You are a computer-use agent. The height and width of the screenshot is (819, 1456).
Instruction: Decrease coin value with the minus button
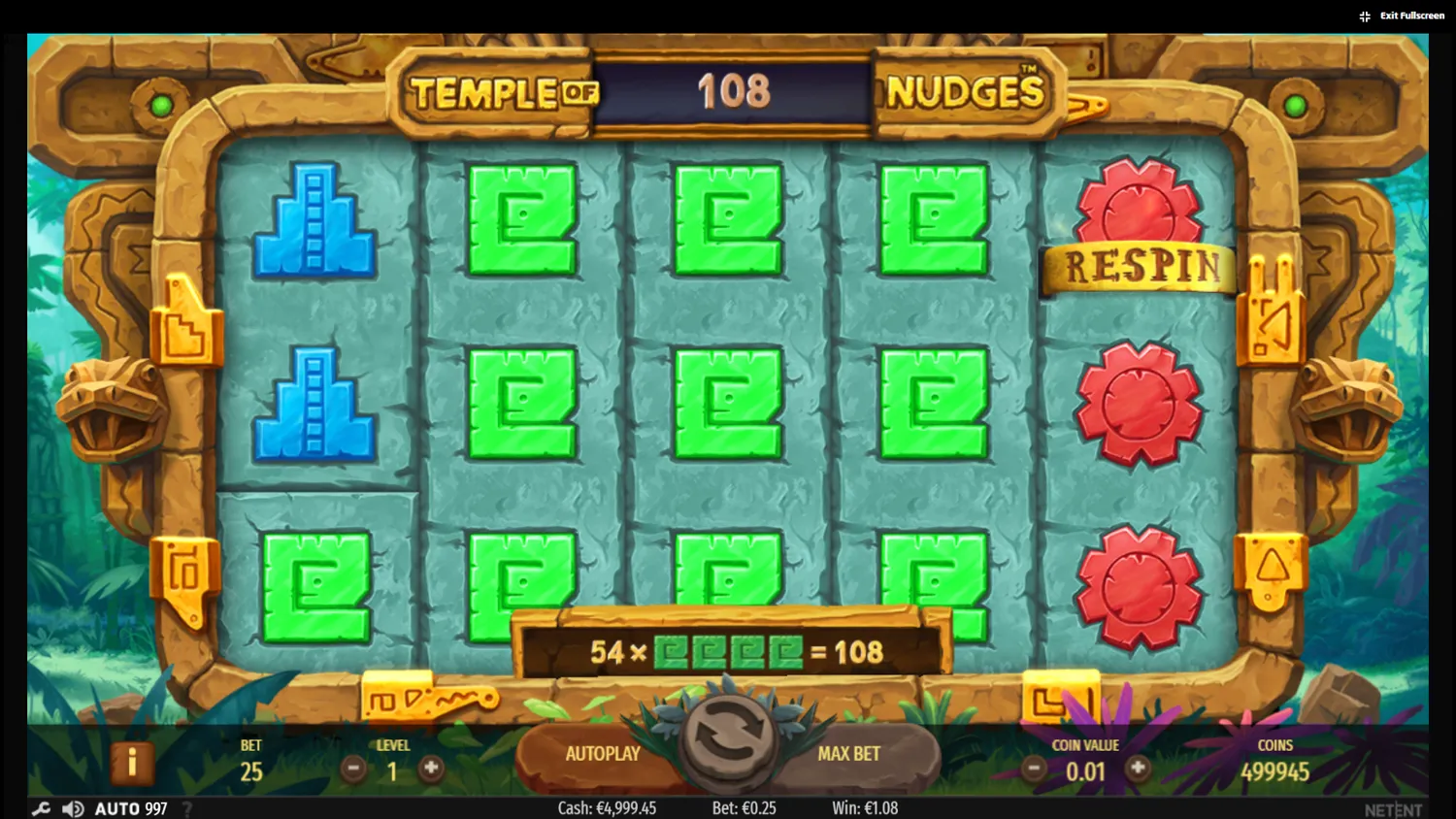point(1034,767)
